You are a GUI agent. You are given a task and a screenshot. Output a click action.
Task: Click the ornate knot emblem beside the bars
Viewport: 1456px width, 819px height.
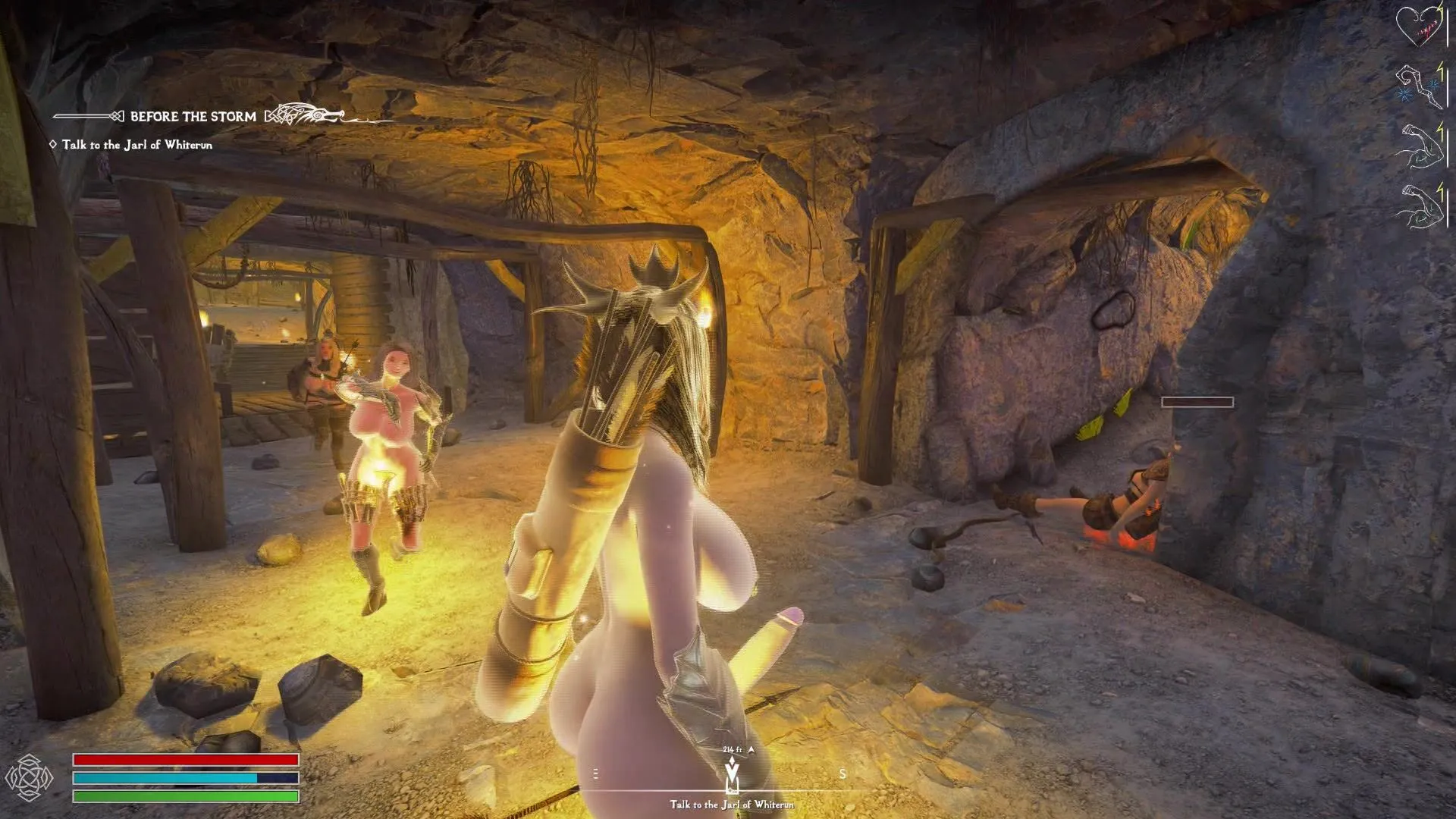[29, 777]
